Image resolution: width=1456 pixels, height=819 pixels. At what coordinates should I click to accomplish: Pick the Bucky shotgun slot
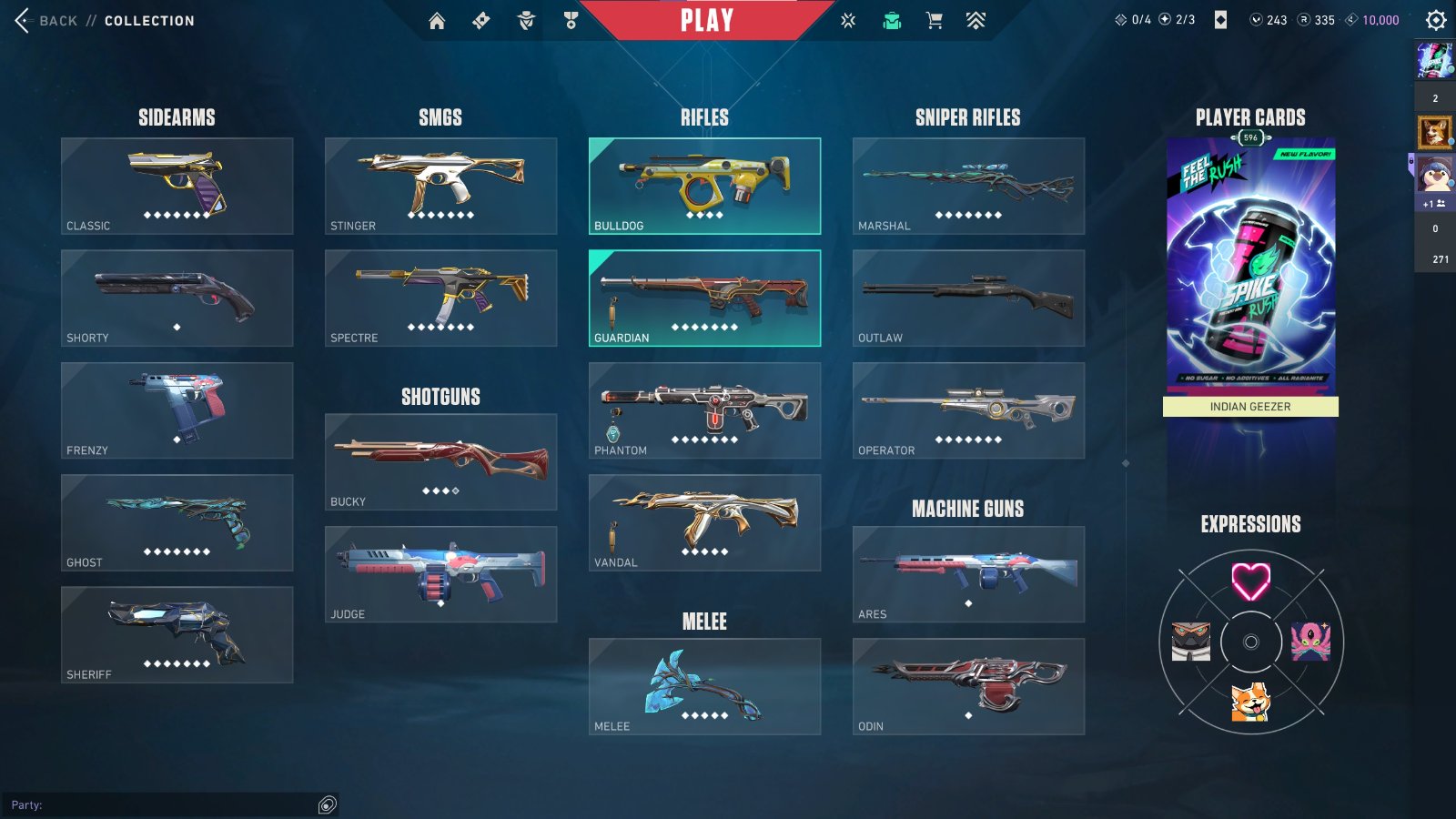point(440,461)
